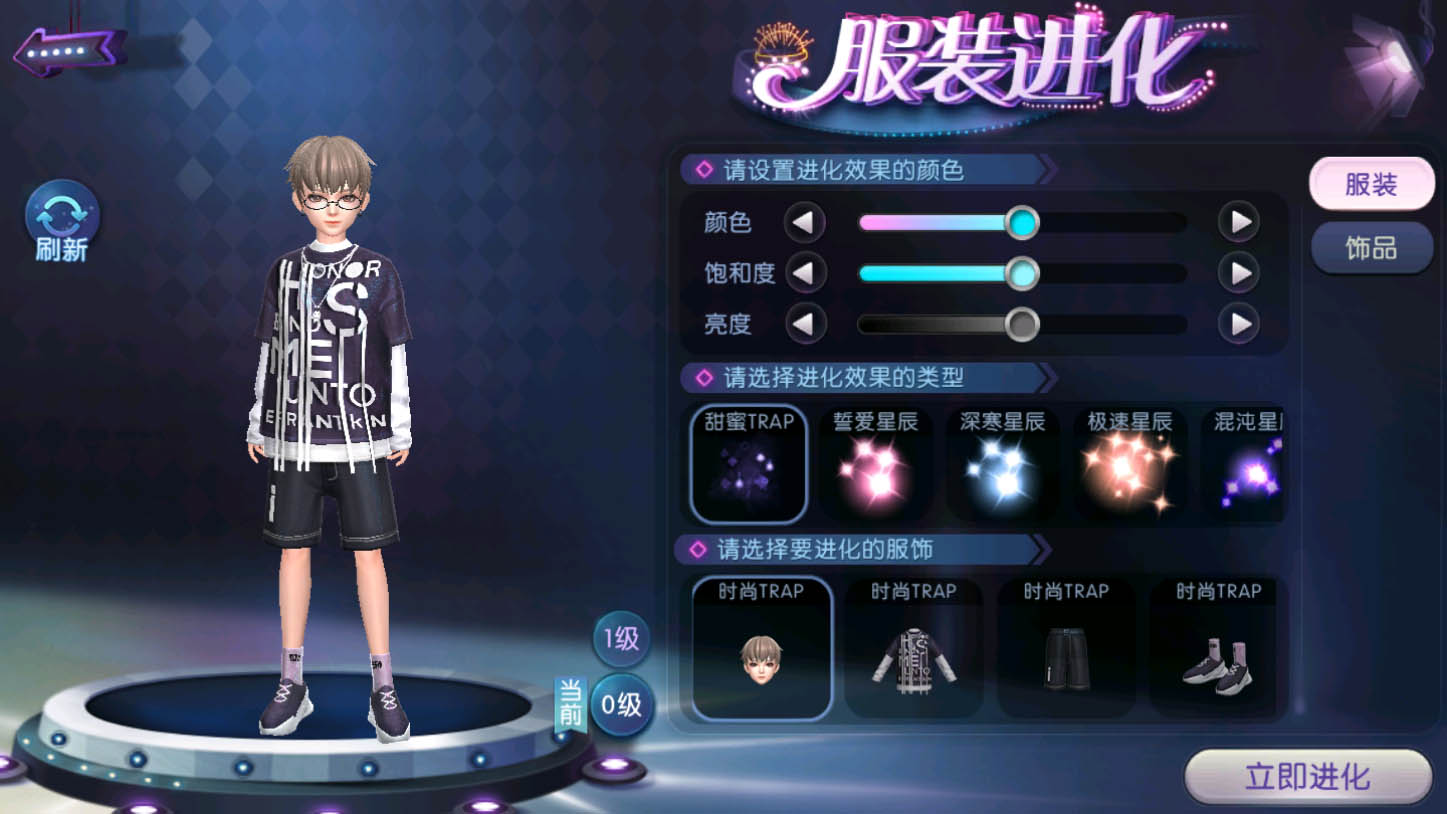
Task: Select the 时尚TRAP face item
Action: (762, 648)
